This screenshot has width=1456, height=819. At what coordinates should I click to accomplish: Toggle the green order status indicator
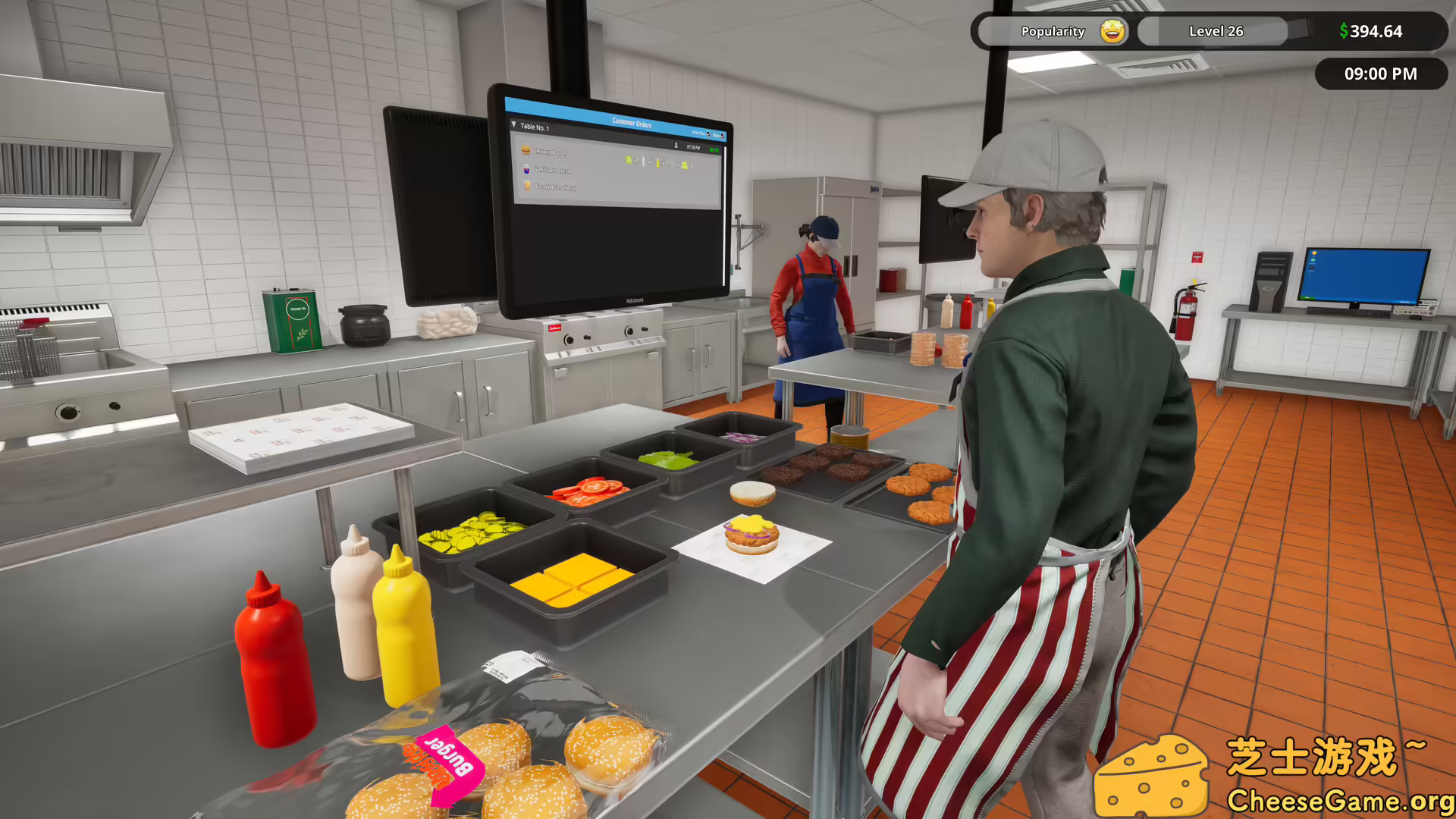(714, 150)
